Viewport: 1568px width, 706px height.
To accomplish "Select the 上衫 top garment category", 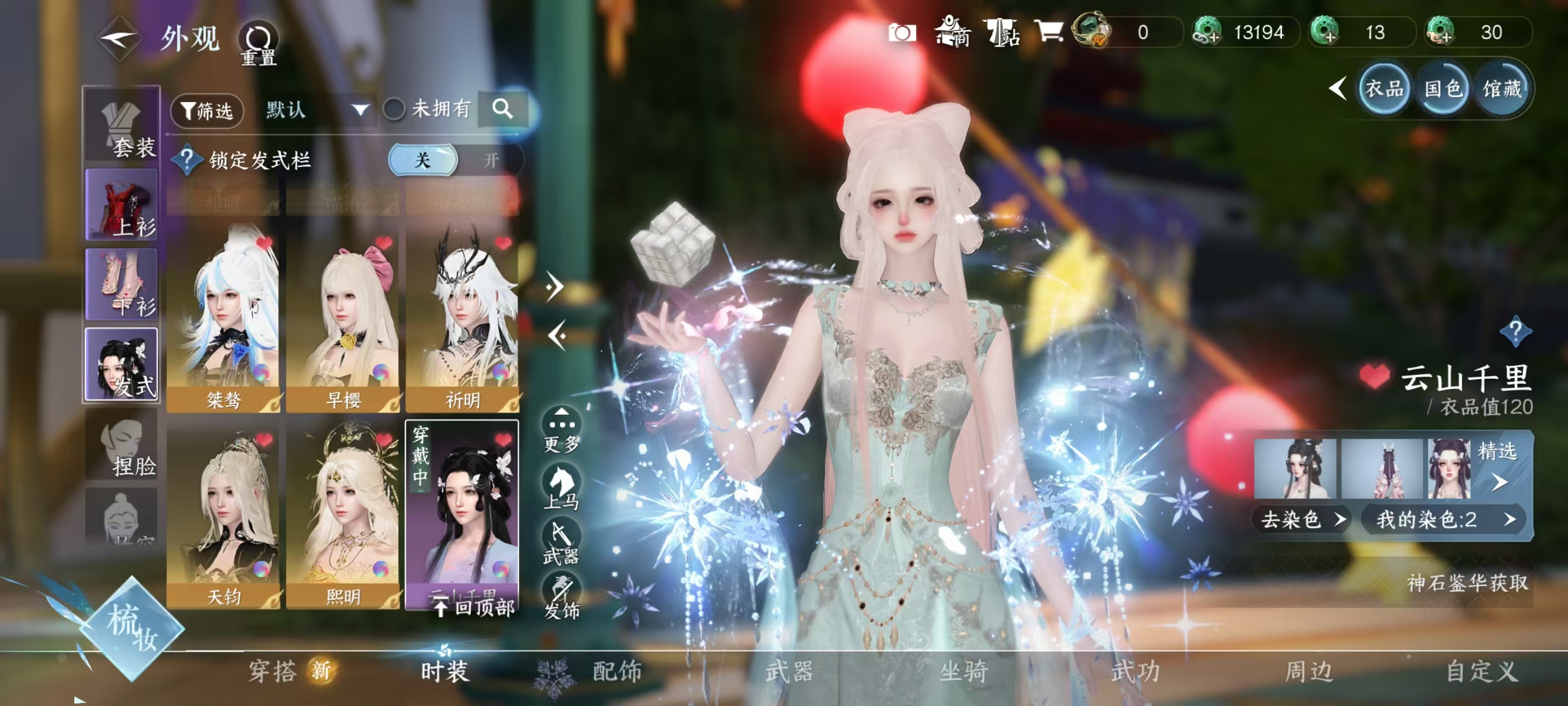I will [122, 205].
